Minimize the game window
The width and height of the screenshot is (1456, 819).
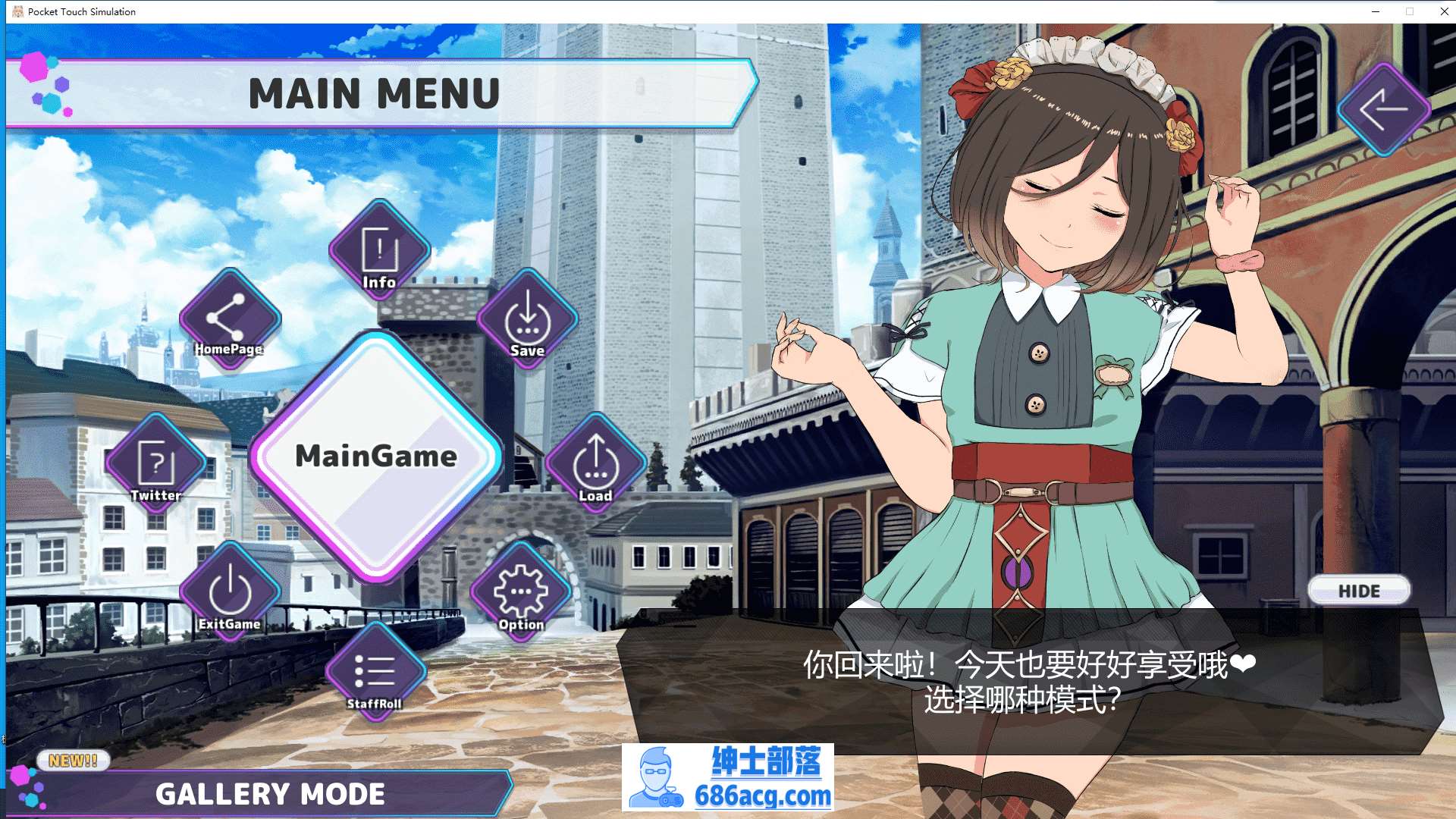(x=1374, y=11)
